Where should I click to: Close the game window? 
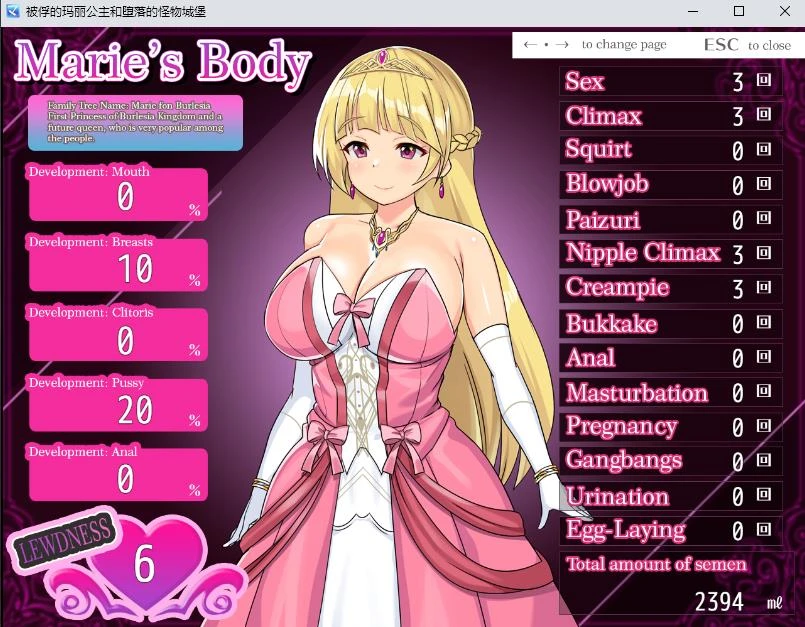[784, 11]
